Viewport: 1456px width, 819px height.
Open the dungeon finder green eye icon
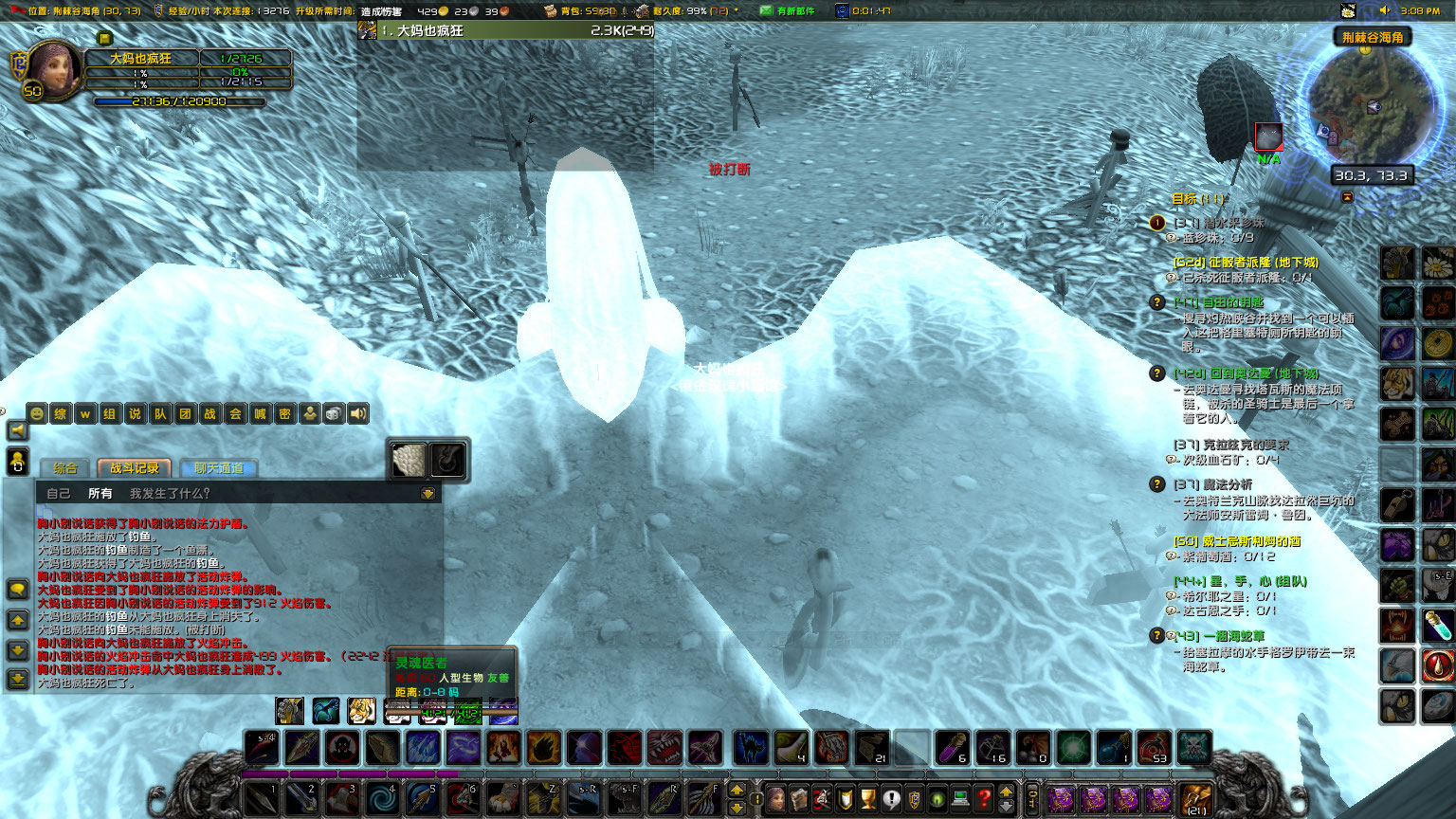[937, 797]
